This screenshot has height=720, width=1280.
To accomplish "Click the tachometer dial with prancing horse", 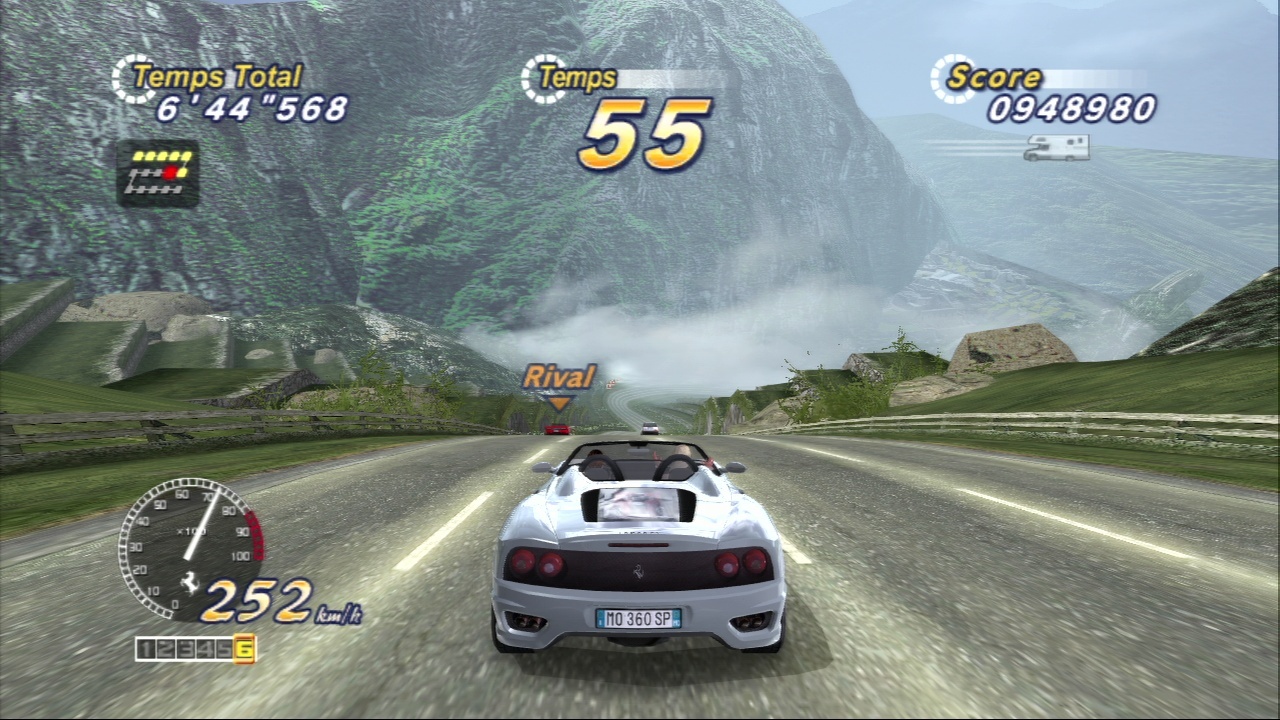I will tap(190, 549).
